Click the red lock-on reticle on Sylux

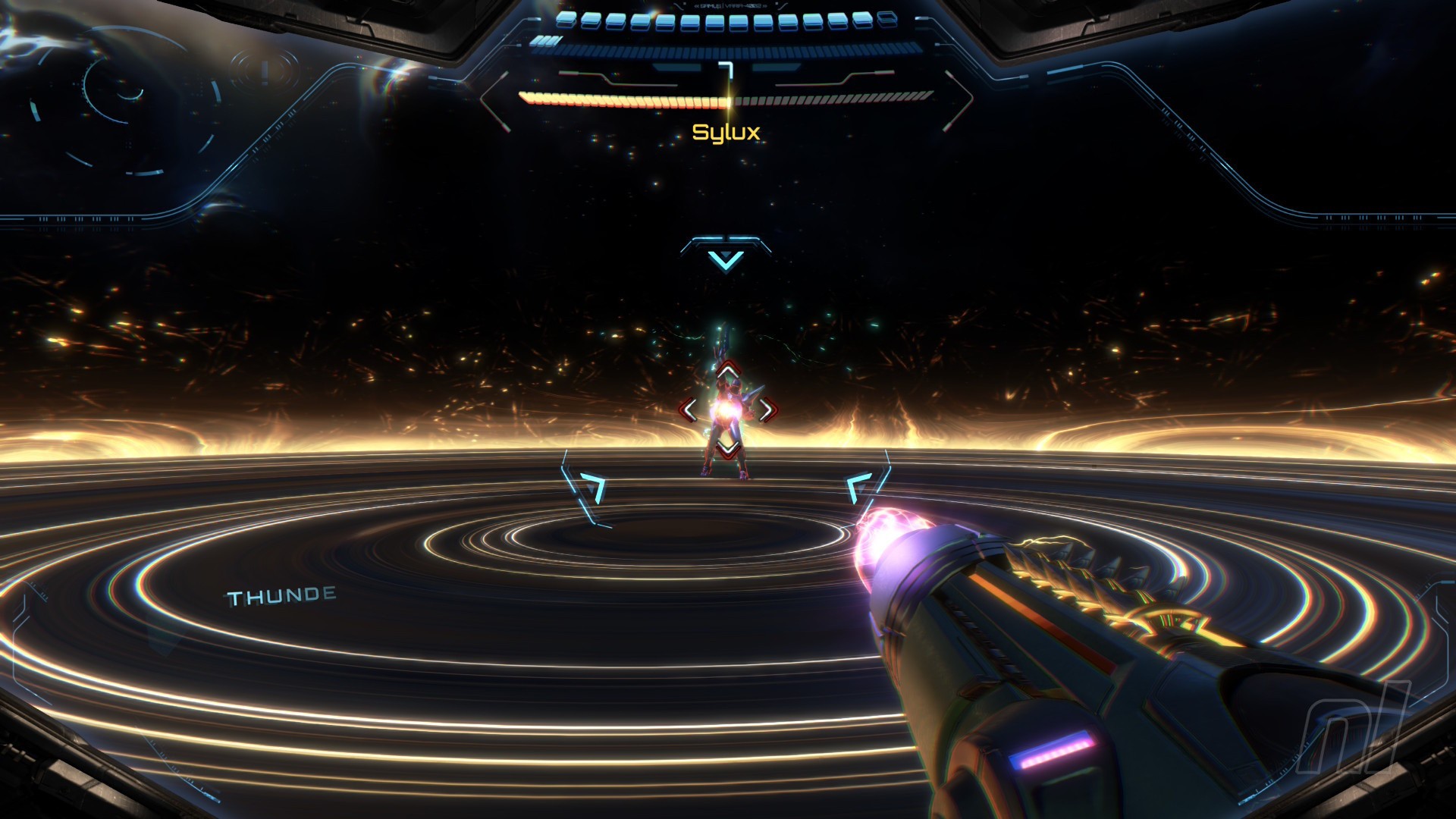pos(727,410)
